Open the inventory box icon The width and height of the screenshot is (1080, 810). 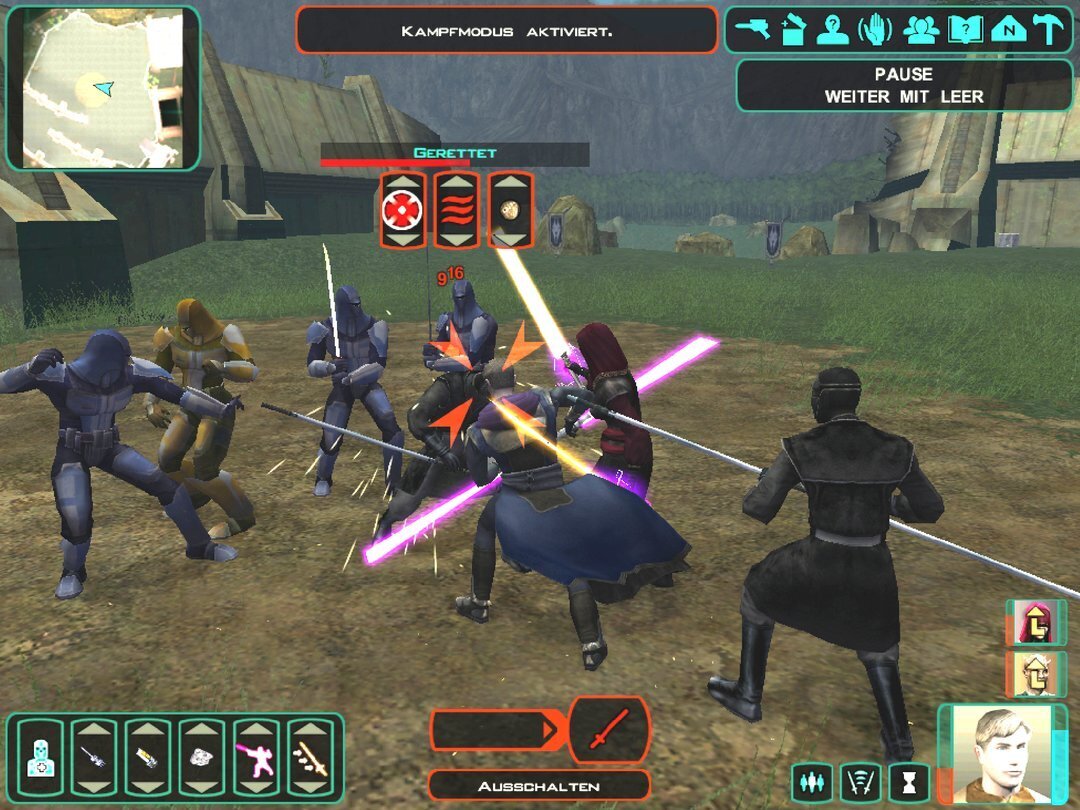793,30
